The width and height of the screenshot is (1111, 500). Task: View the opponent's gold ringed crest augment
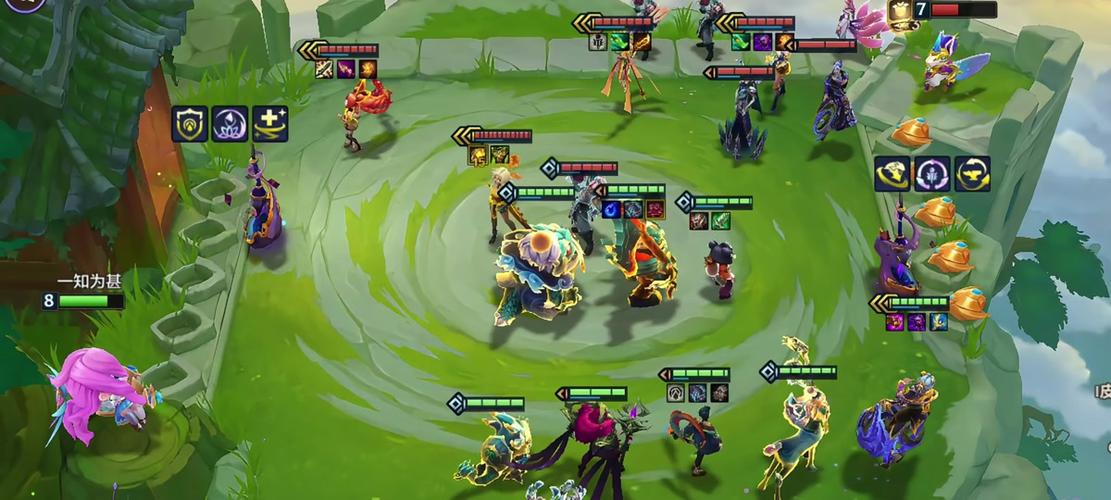point(892,173)
